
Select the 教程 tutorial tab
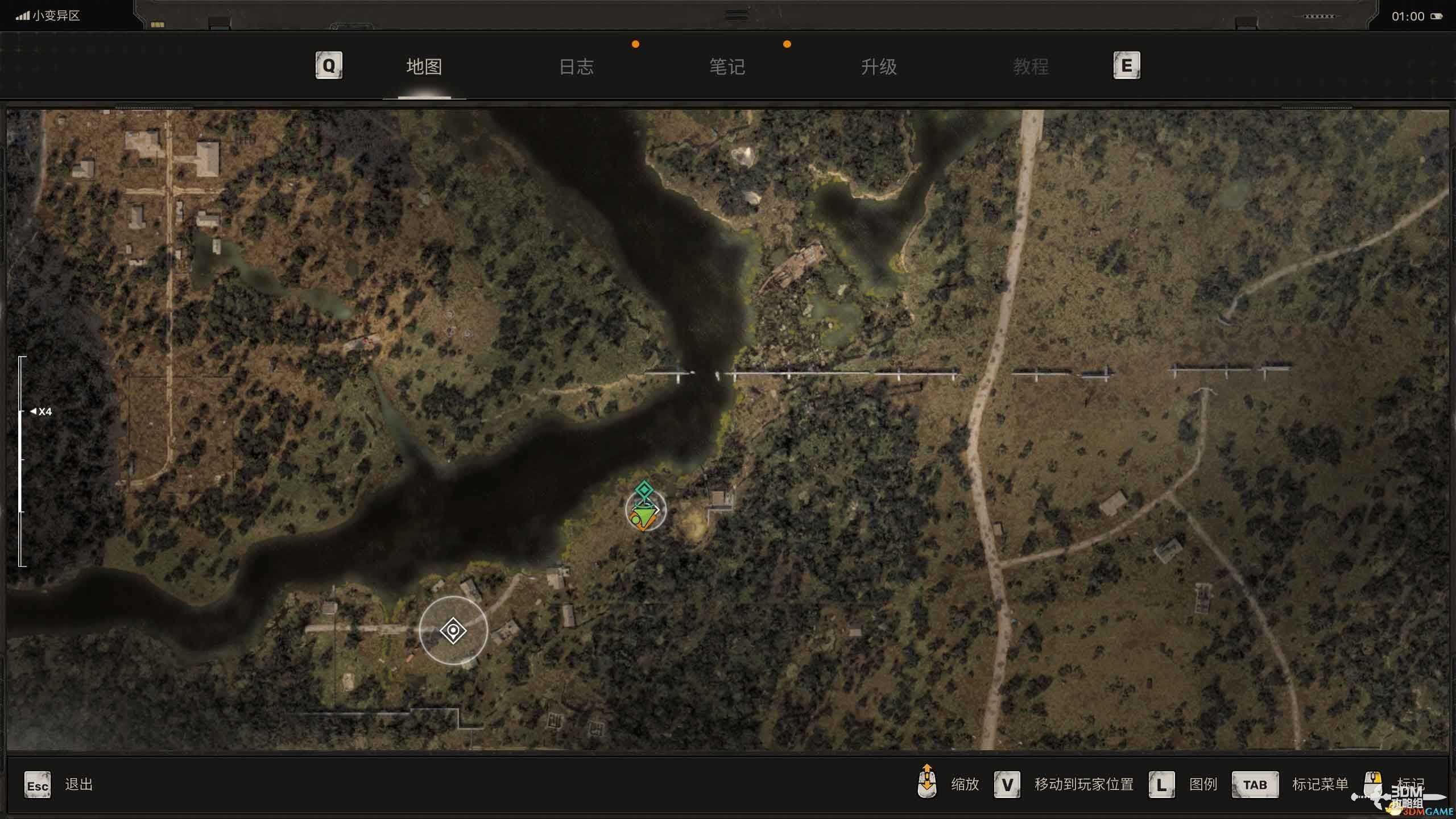pyautogui.click(x=1030, y=67)
